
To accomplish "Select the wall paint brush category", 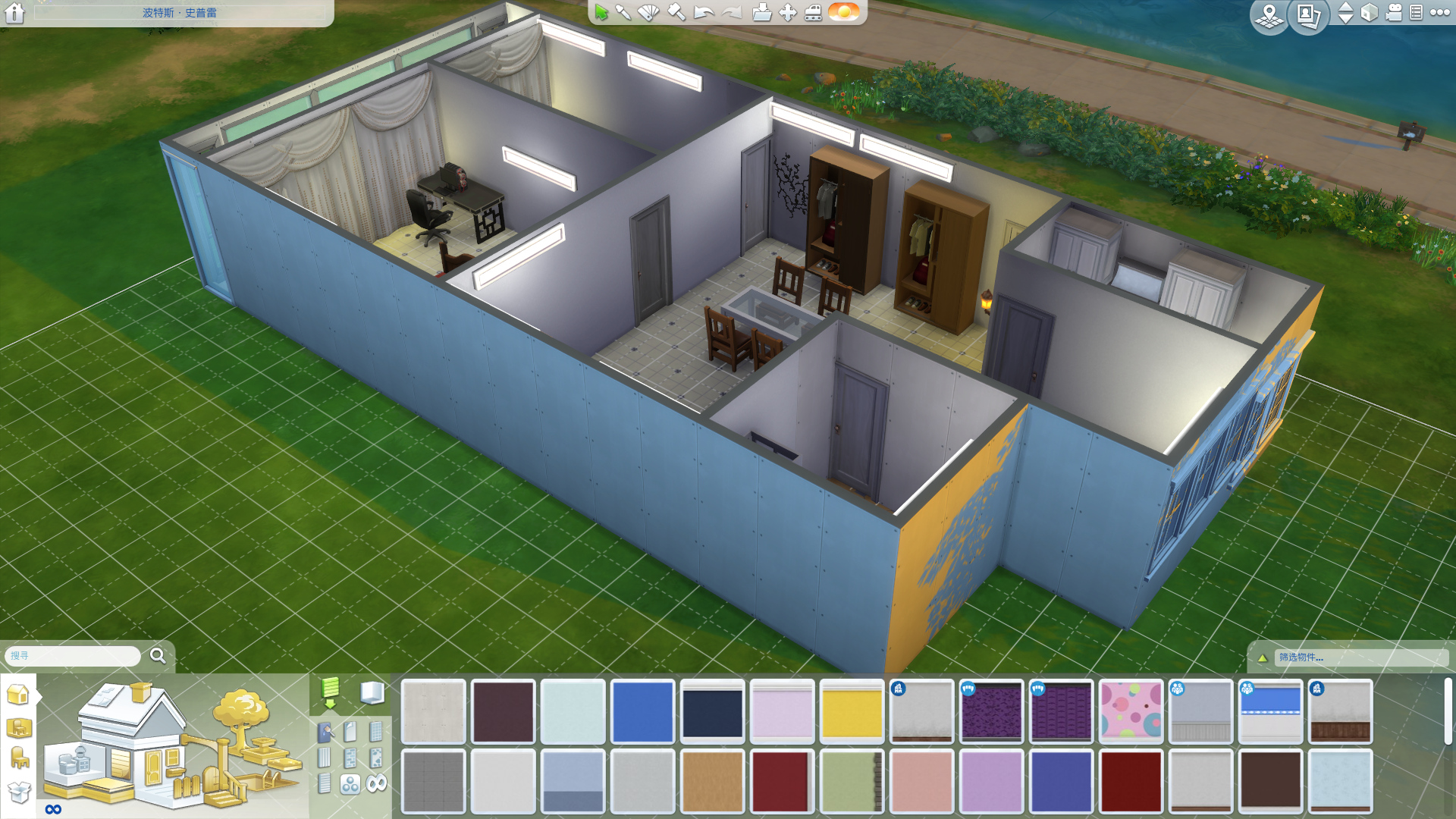I will 325,733.
